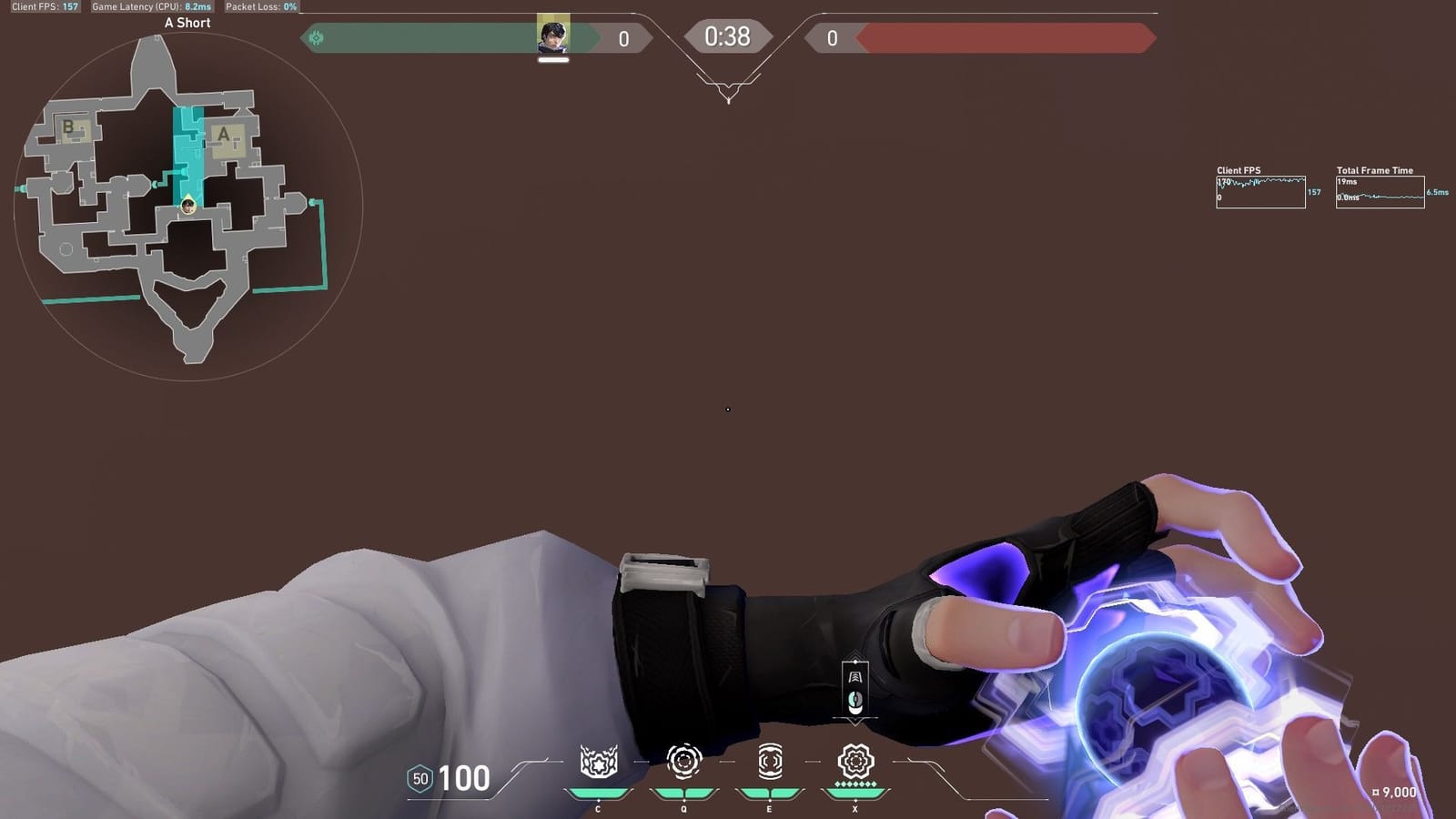The width and height of the screenshot is (1456, 819).
Task: Click the health value showing 100
Action: click(464, 780)
